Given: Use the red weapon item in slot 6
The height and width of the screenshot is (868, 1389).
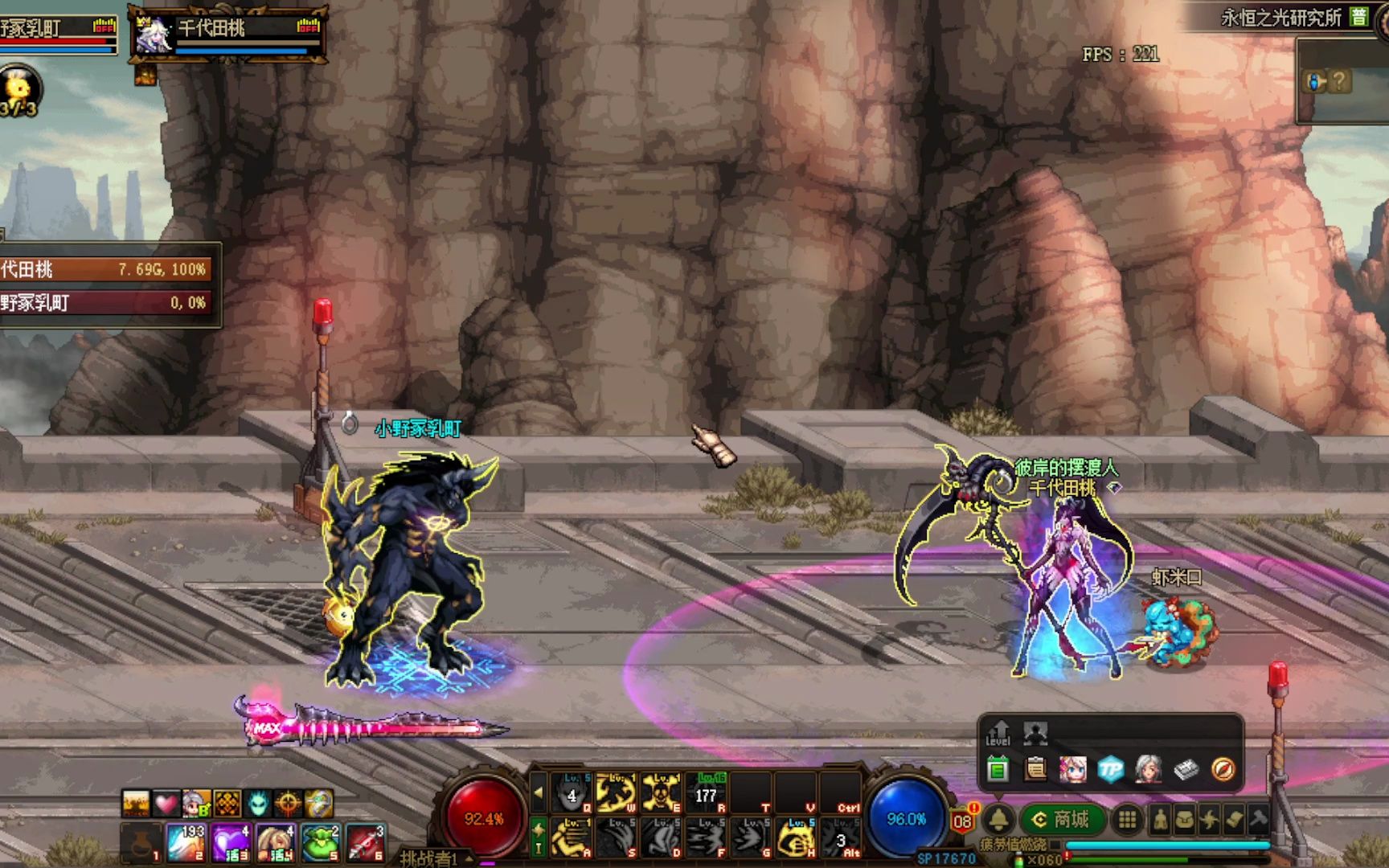Looking at the screenshot, I should pos(365,842).
